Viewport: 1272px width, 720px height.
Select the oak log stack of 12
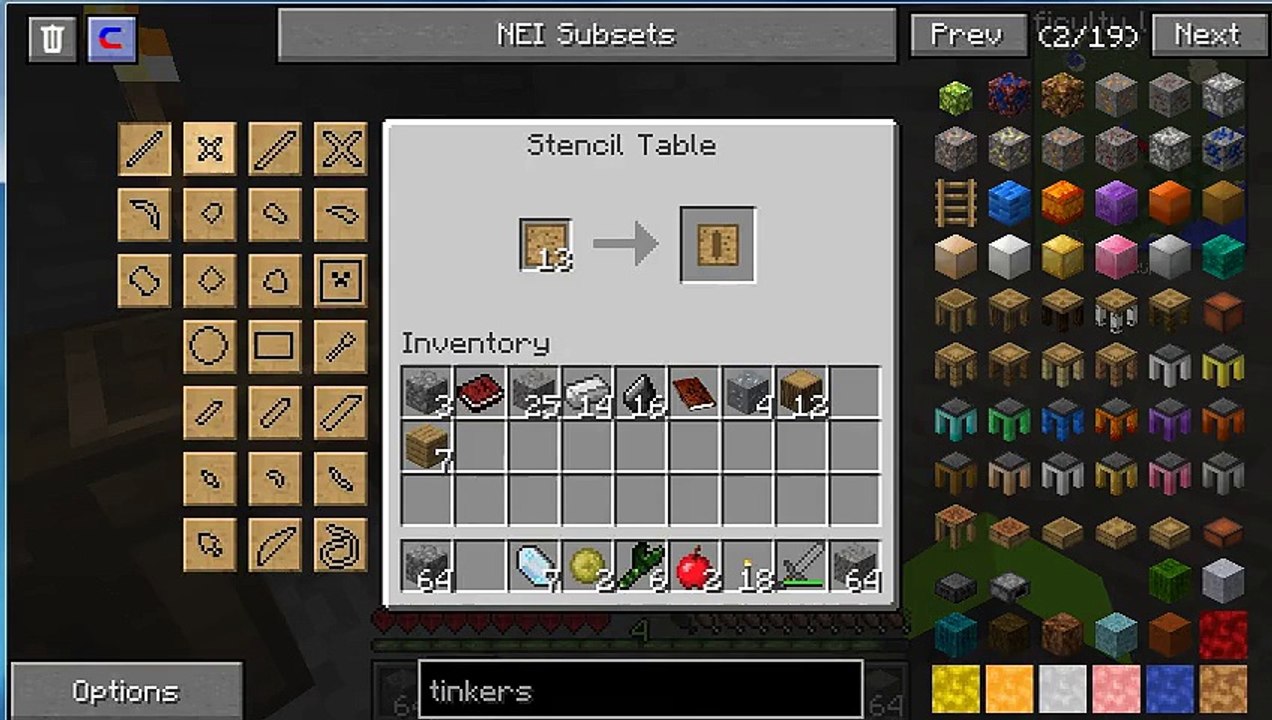(x=802, y=391)
